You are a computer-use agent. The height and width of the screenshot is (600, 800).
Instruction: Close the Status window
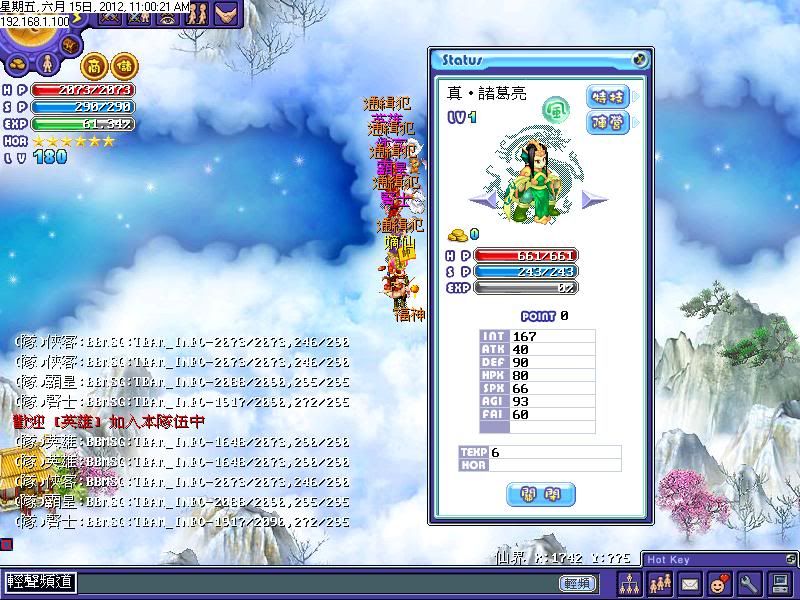coord(639,60)
